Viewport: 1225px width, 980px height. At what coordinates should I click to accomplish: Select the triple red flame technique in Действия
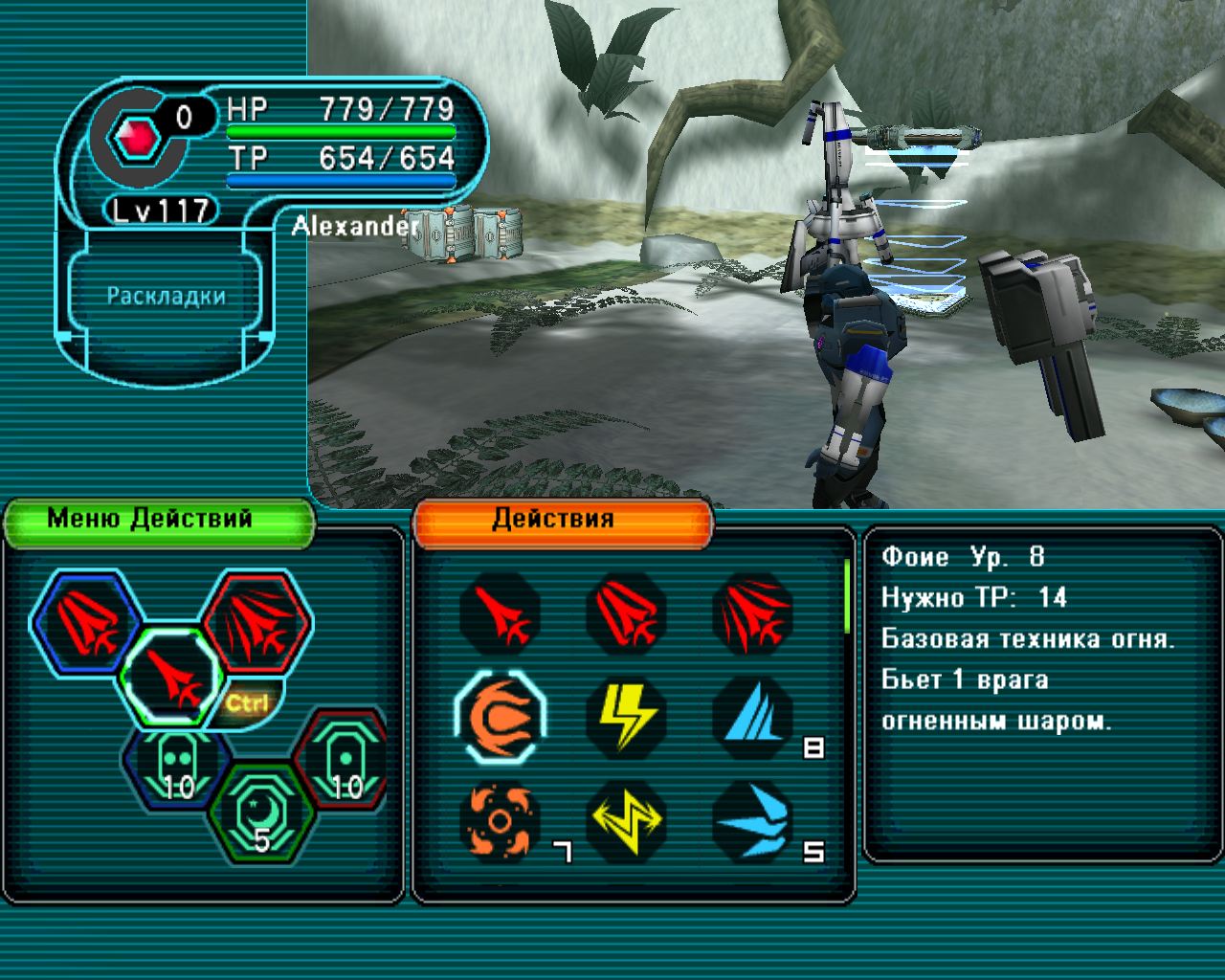[752, 613]
